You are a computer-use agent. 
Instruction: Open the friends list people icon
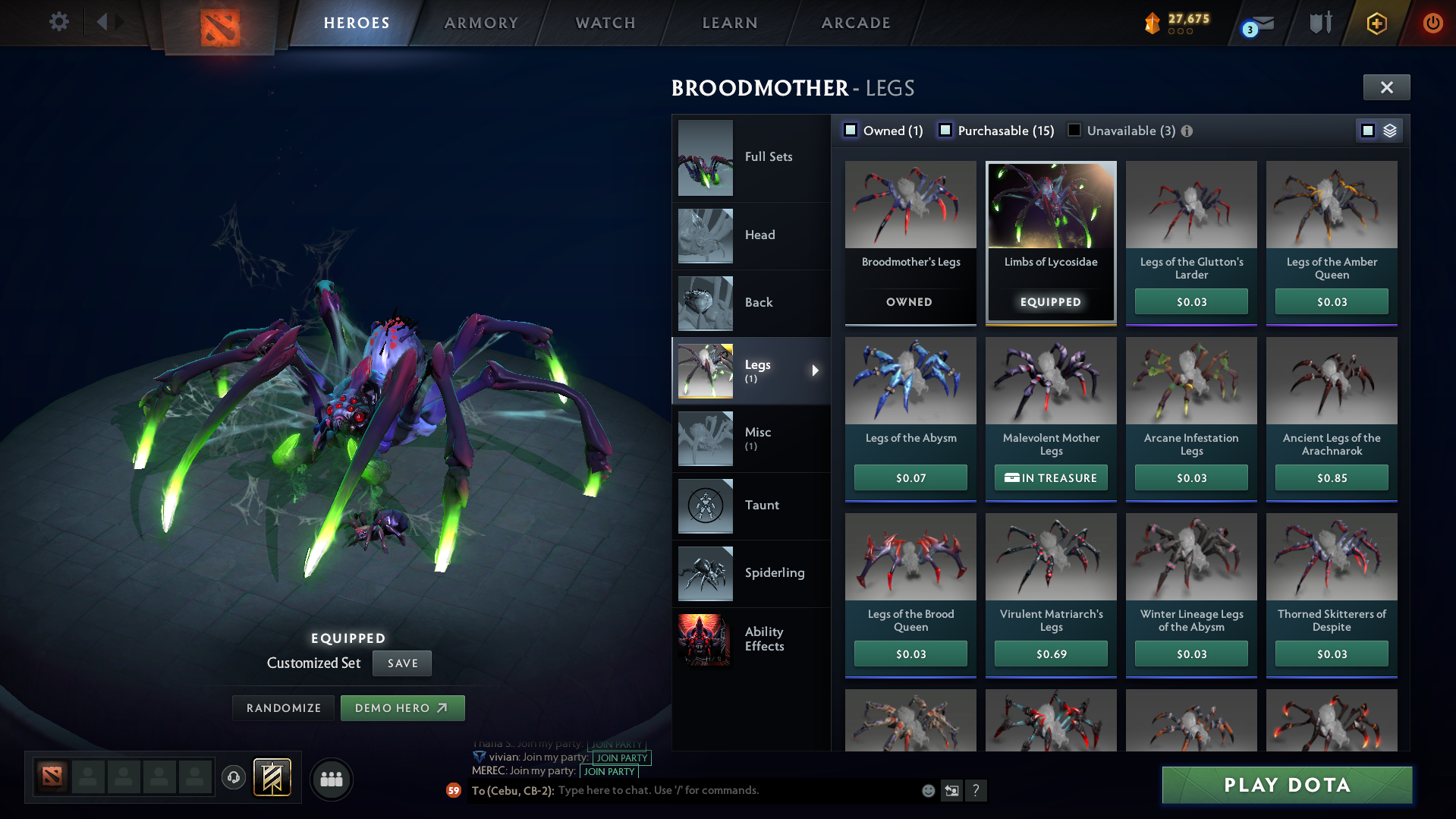[331, 779]
